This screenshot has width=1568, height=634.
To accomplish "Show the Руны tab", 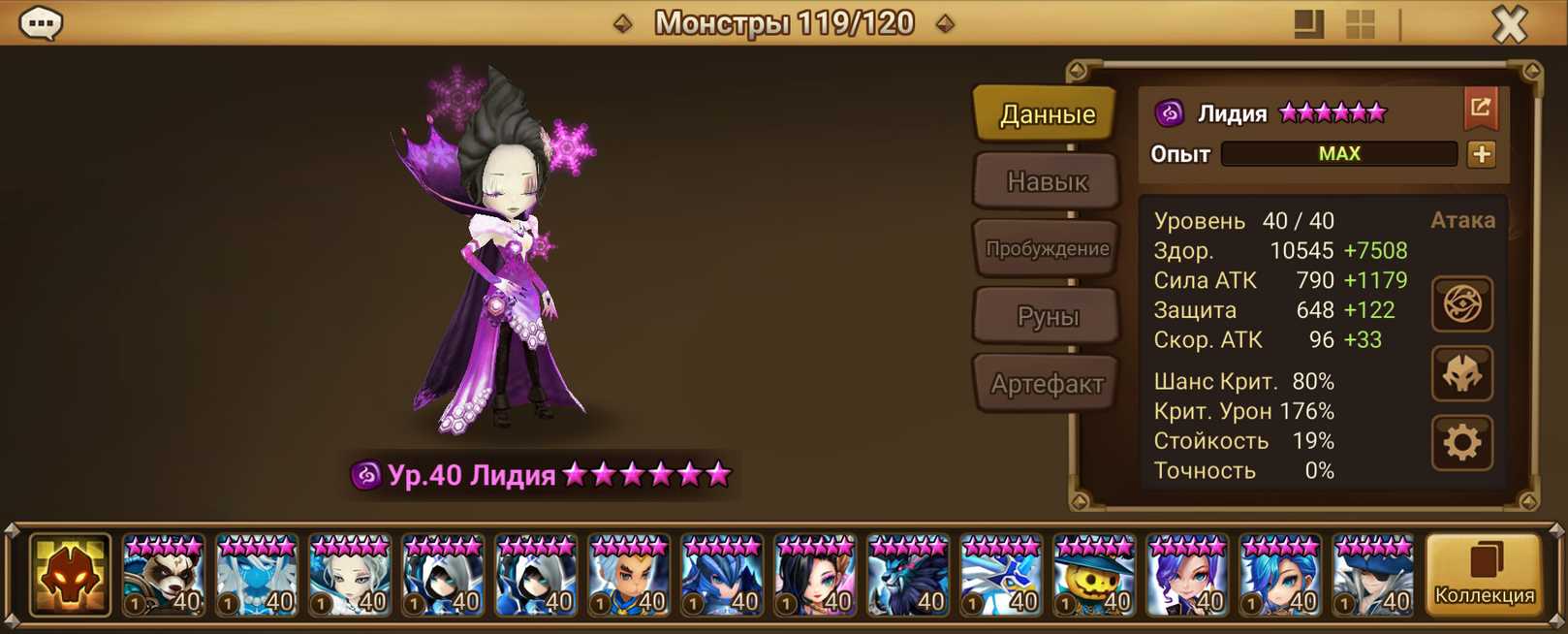I will click(x=1047, y=316).
